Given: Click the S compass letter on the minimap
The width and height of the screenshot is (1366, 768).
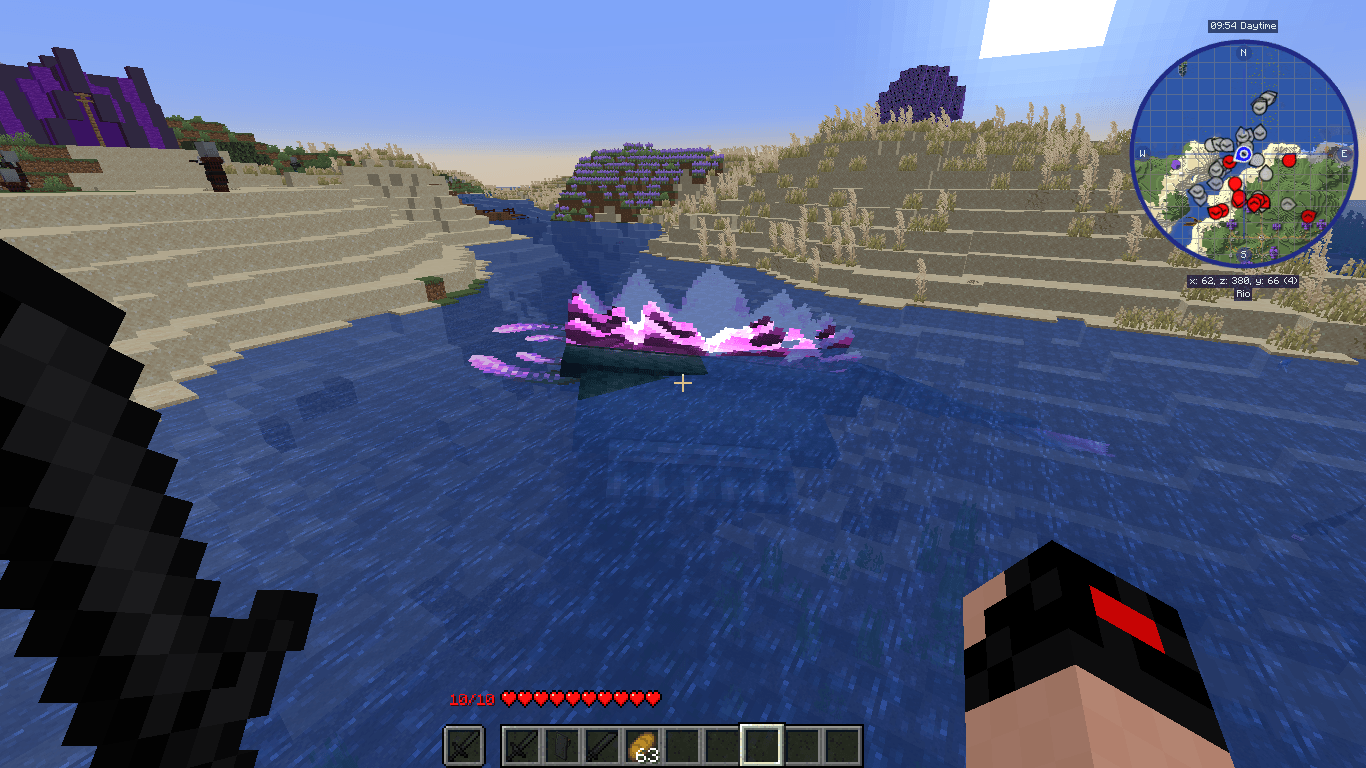Looking at the screenshot, I should pyautogui.click(x=1242, y=253).
